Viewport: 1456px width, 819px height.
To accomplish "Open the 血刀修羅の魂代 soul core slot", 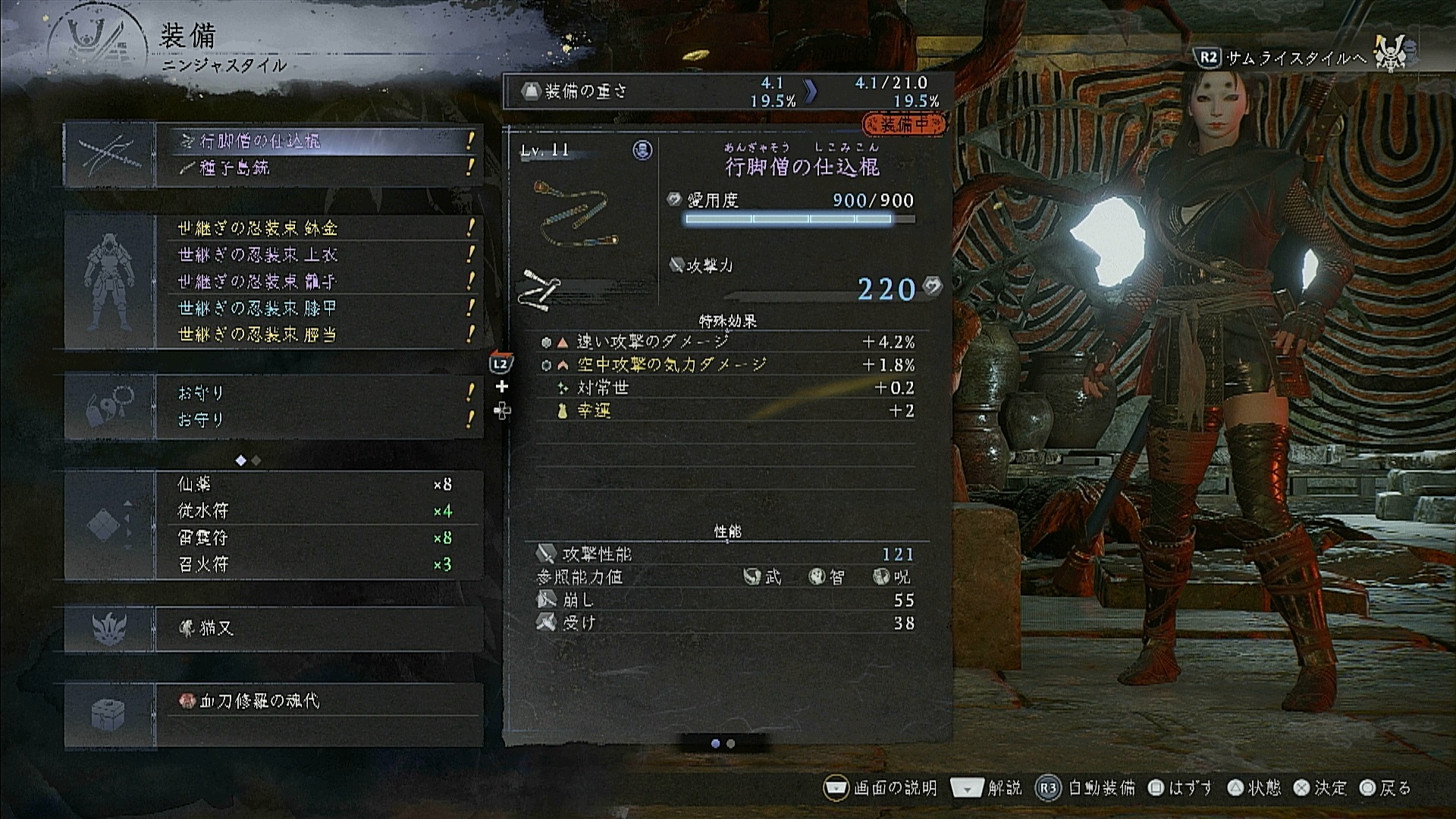I will (318, 701).
